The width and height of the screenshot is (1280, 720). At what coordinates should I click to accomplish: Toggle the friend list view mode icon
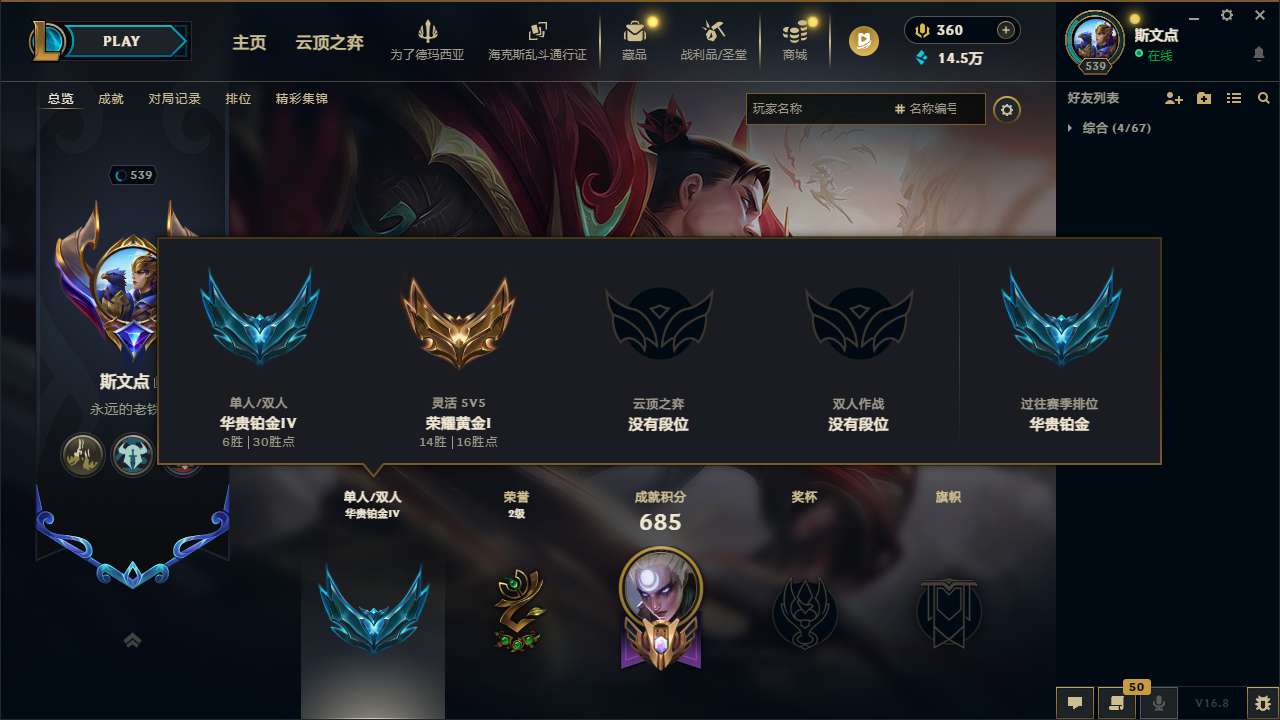tap(1233, 98)
